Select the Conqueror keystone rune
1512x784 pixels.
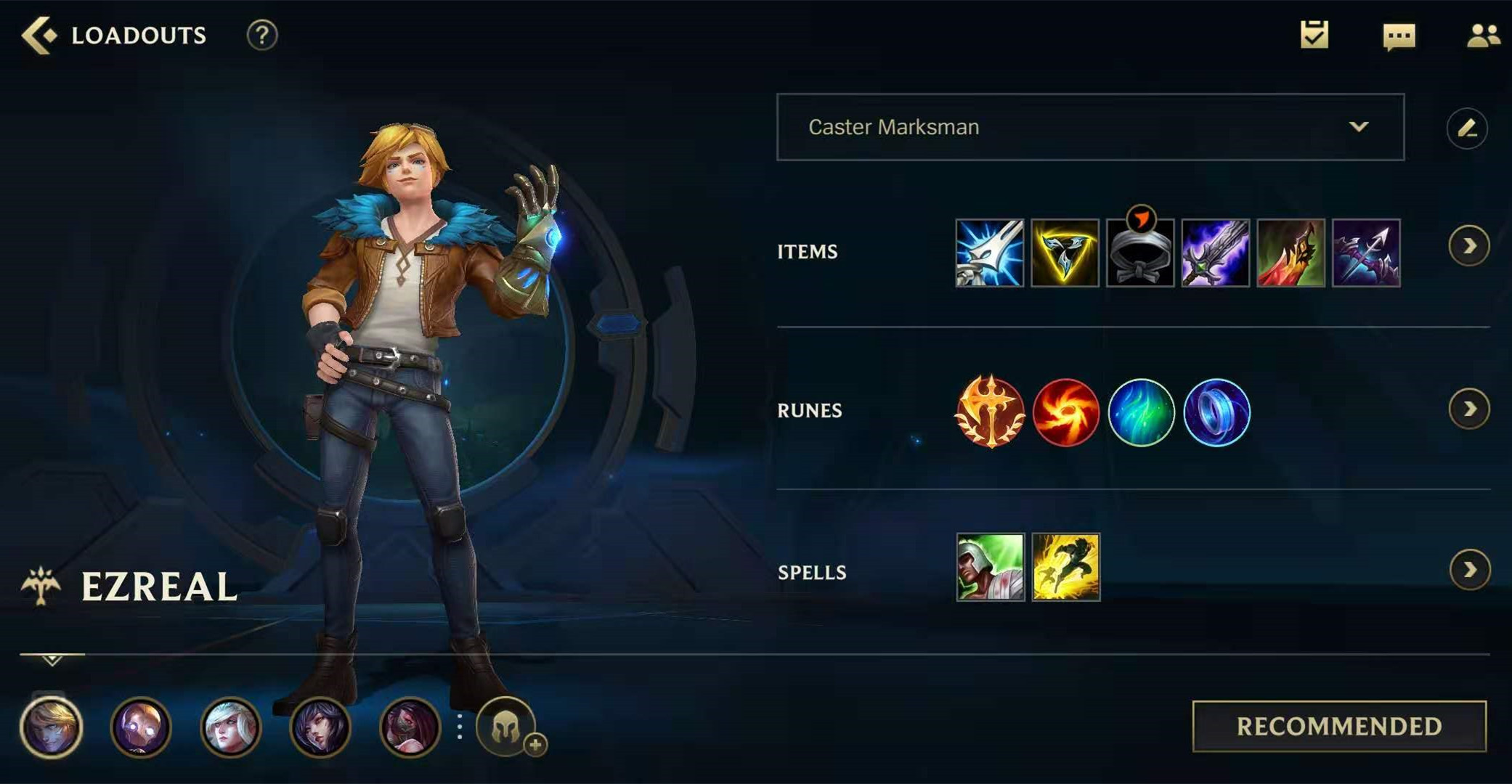[x=989, y=412]
